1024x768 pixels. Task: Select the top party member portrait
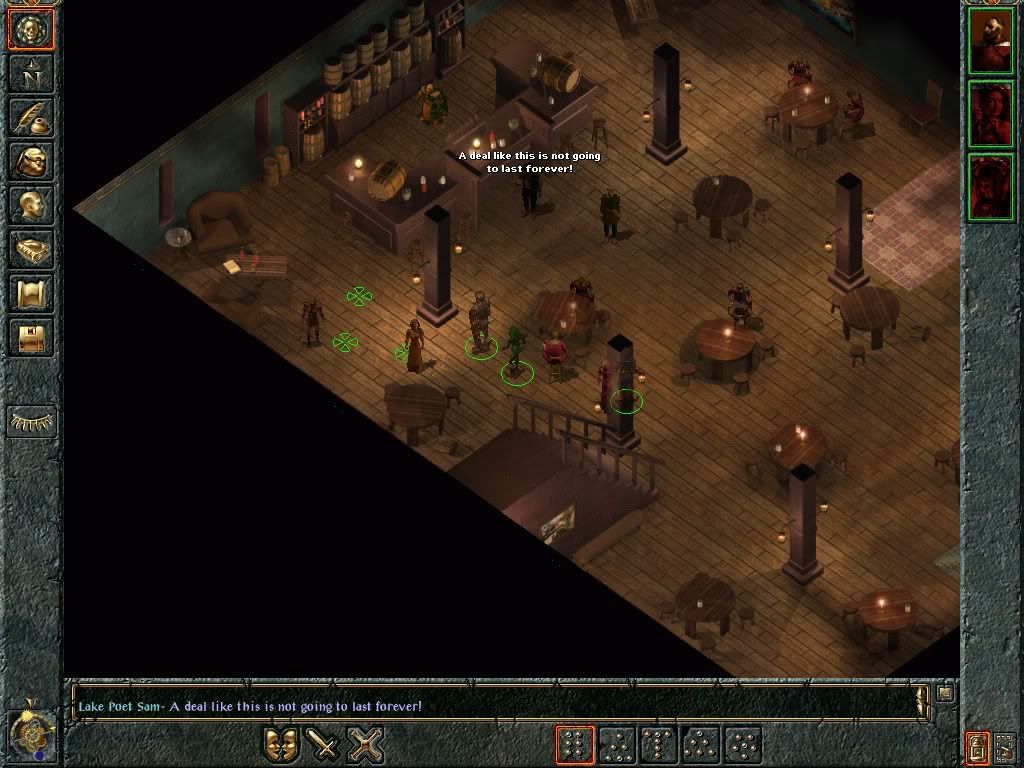point(991,43)
